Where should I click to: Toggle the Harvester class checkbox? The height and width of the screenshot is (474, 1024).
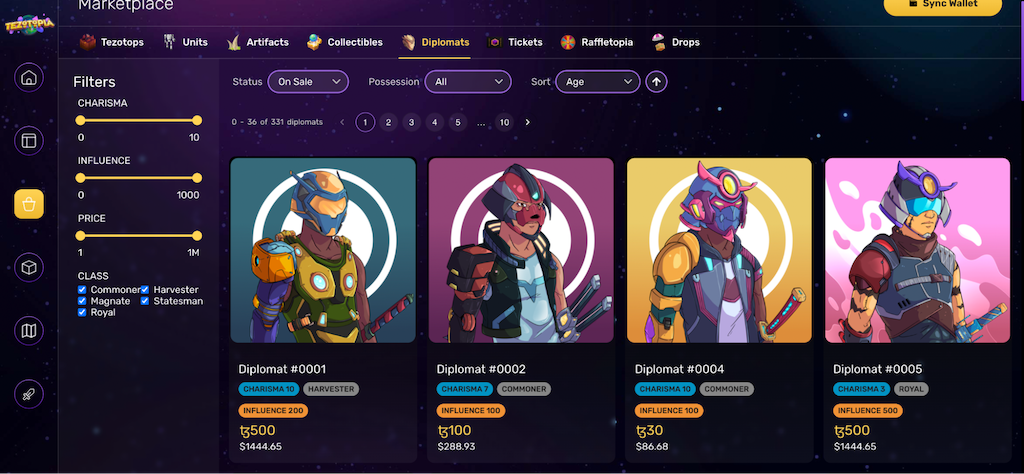tap(145, 290)
